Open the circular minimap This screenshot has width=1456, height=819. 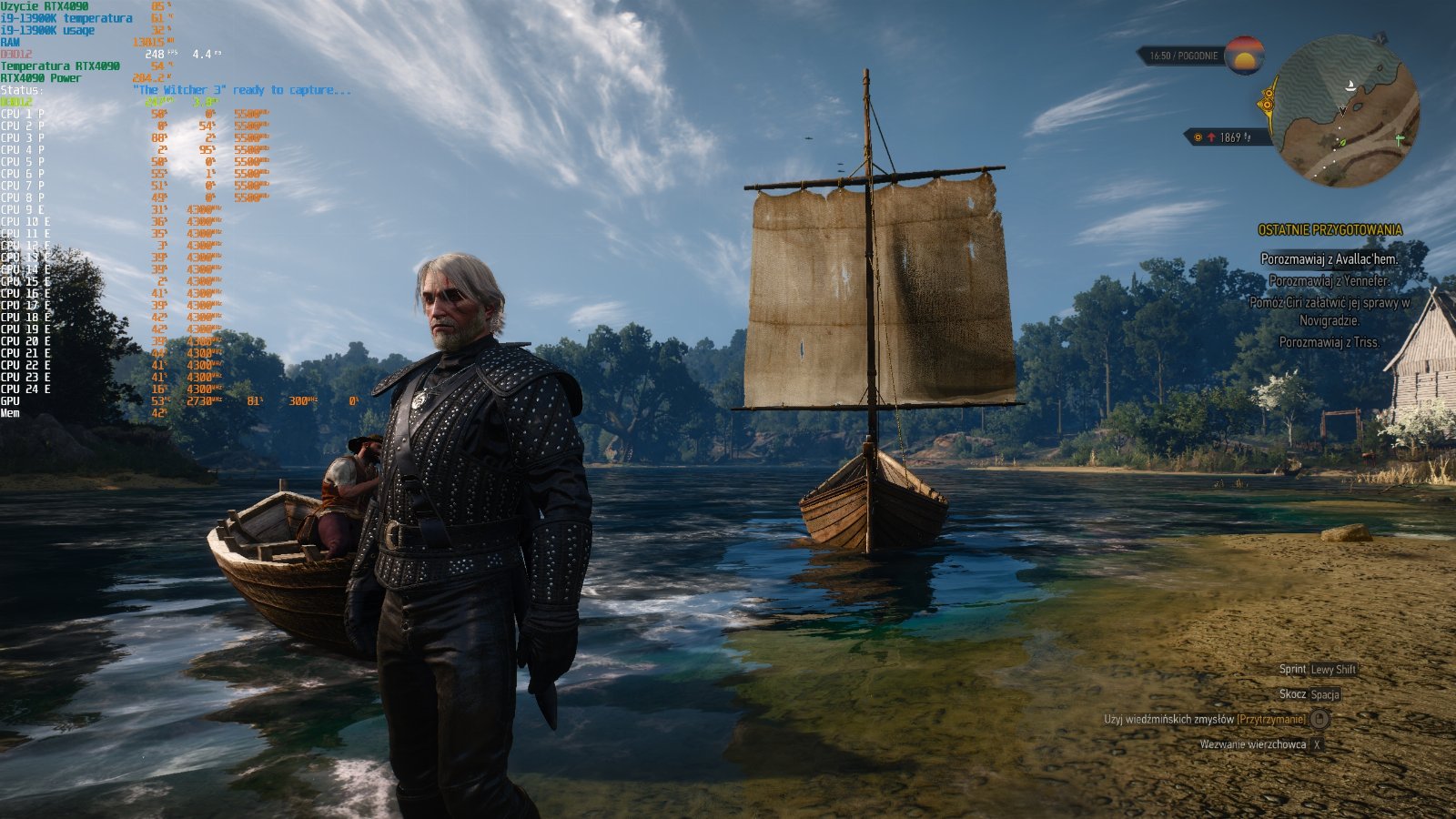(x=1345, y=112)
